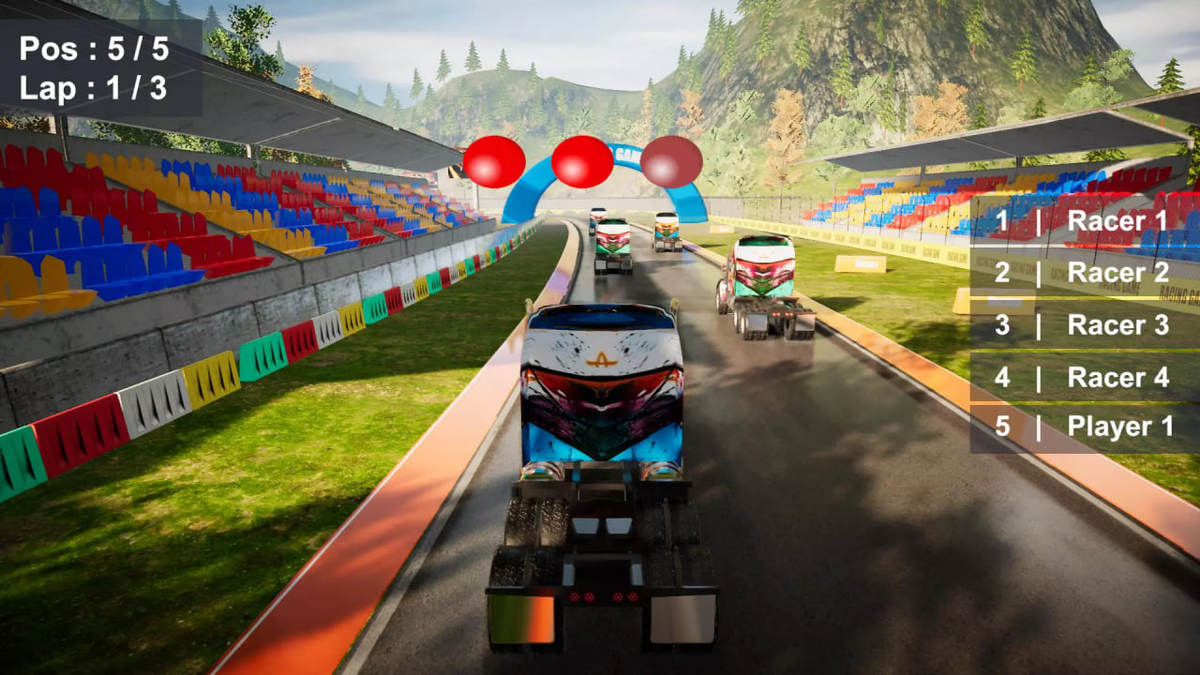Click the Racer 2 leaderboard row

[1085, 272]
